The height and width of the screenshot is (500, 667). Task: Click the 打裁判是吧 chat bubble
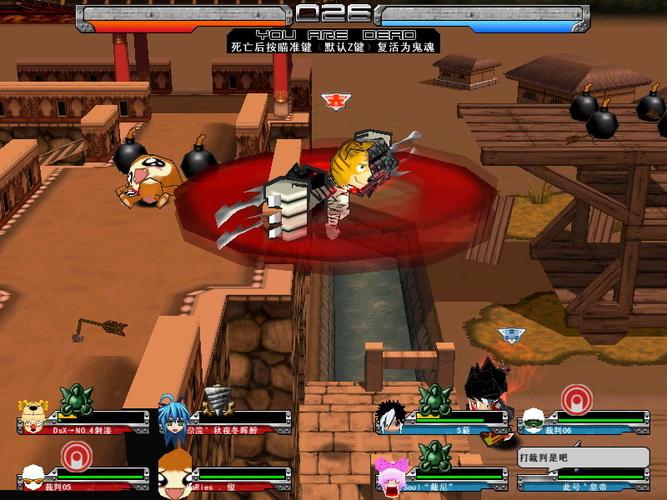pyautogui.click(x=548, y=457)
